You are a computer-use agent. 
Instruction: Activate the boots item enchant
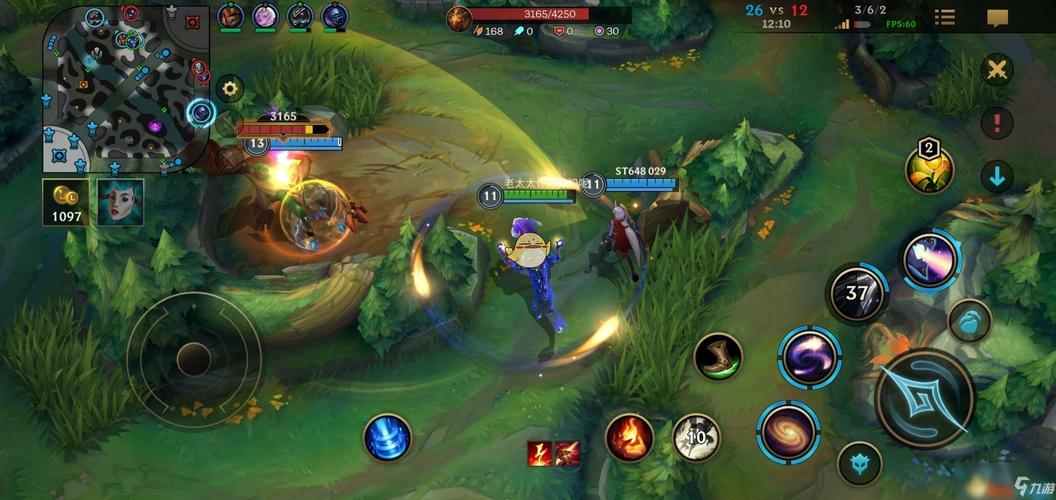(718, 357)
